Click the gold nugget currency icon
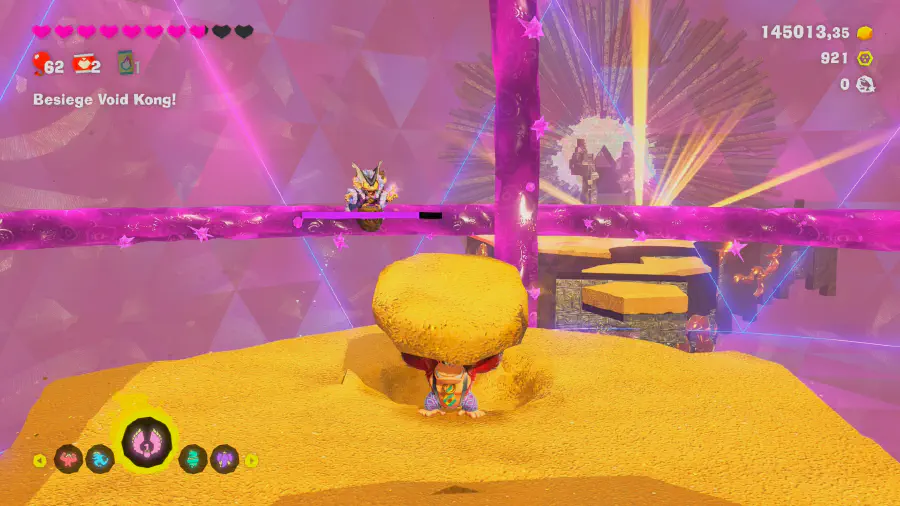Image resolution: width=900 pixels, height=506 pixels. tap(865, 33)
